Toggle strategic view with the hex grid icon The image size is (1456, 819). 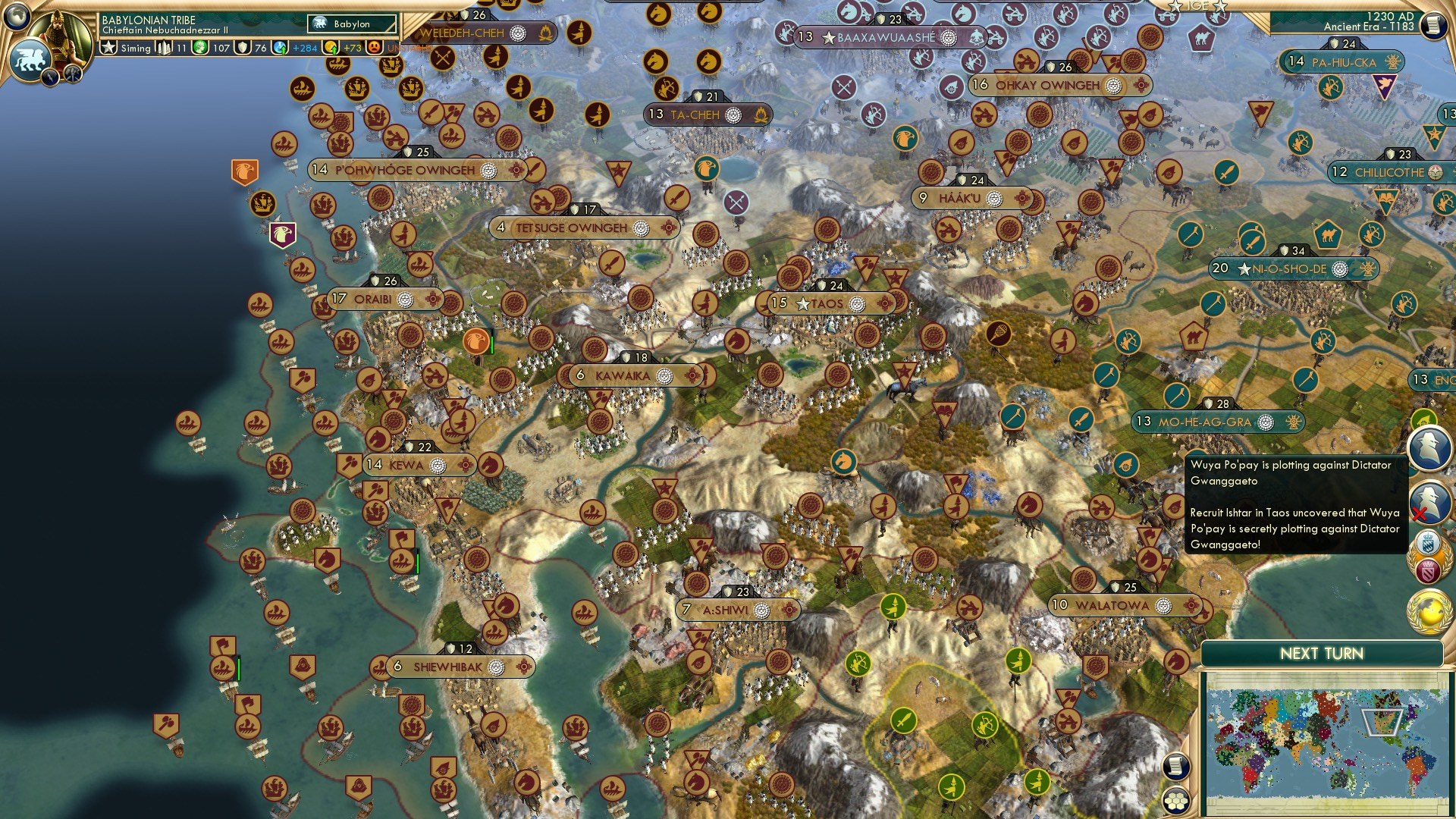1176,802
